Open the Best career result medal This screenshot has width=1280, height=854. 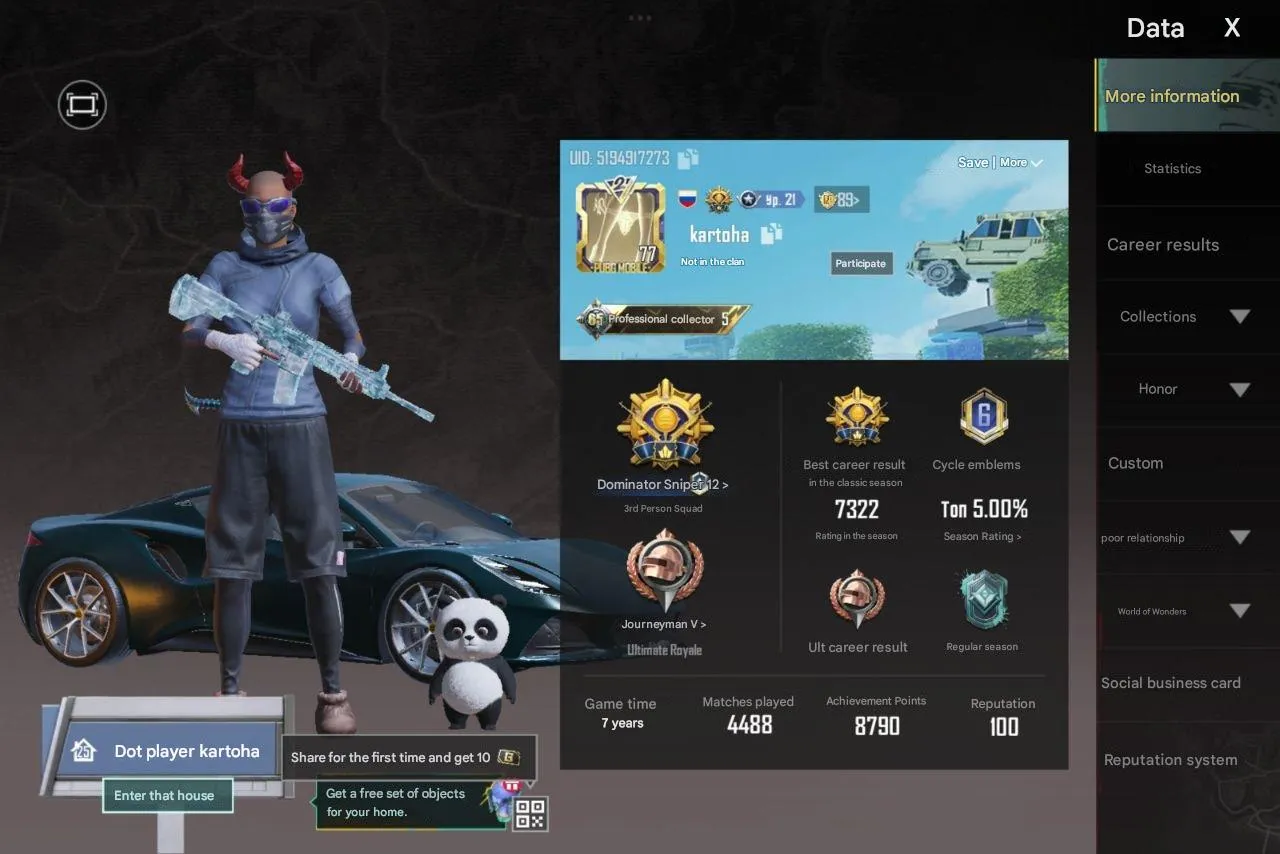(x=856, y=414)
